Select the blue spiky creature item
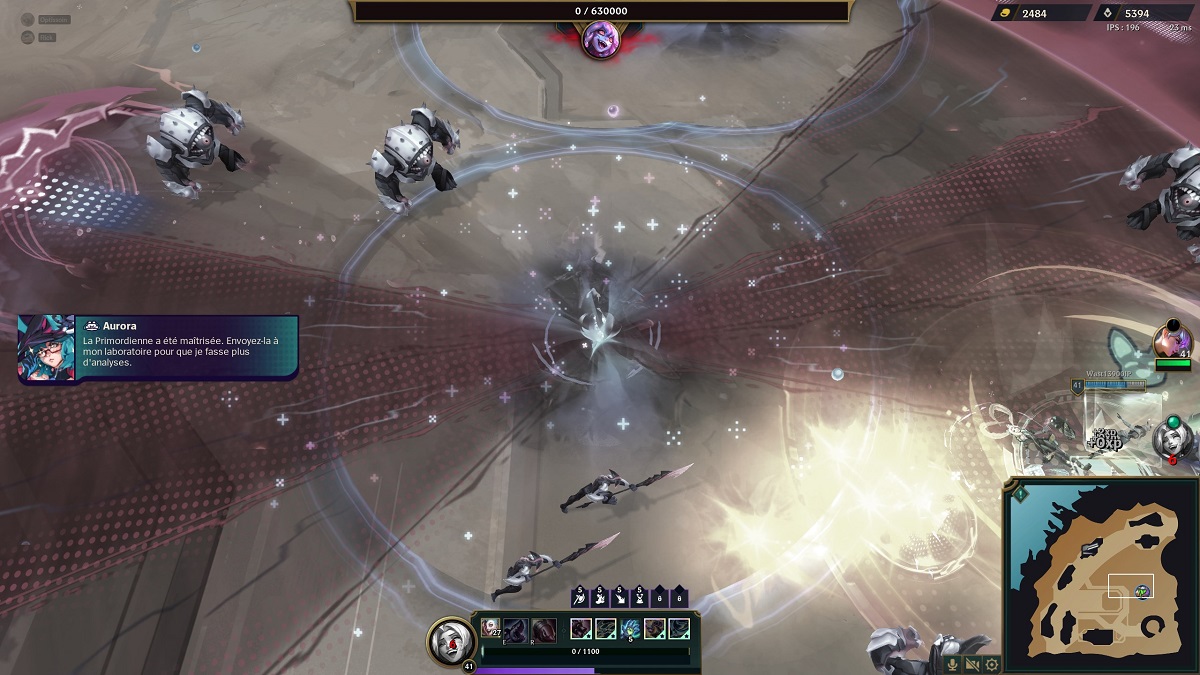 (630, 628)
